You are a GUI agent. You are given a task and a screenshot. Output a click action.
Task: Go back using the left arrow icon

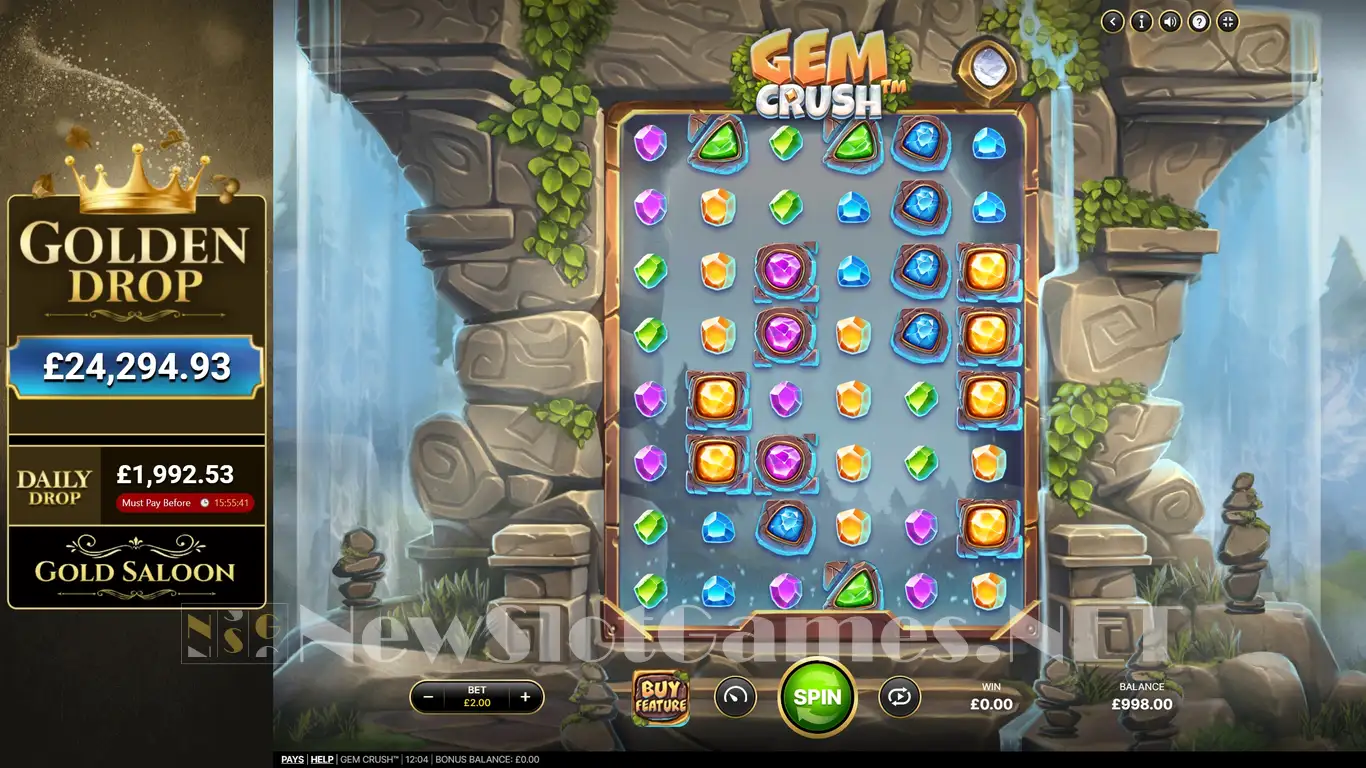[1112, 21]
